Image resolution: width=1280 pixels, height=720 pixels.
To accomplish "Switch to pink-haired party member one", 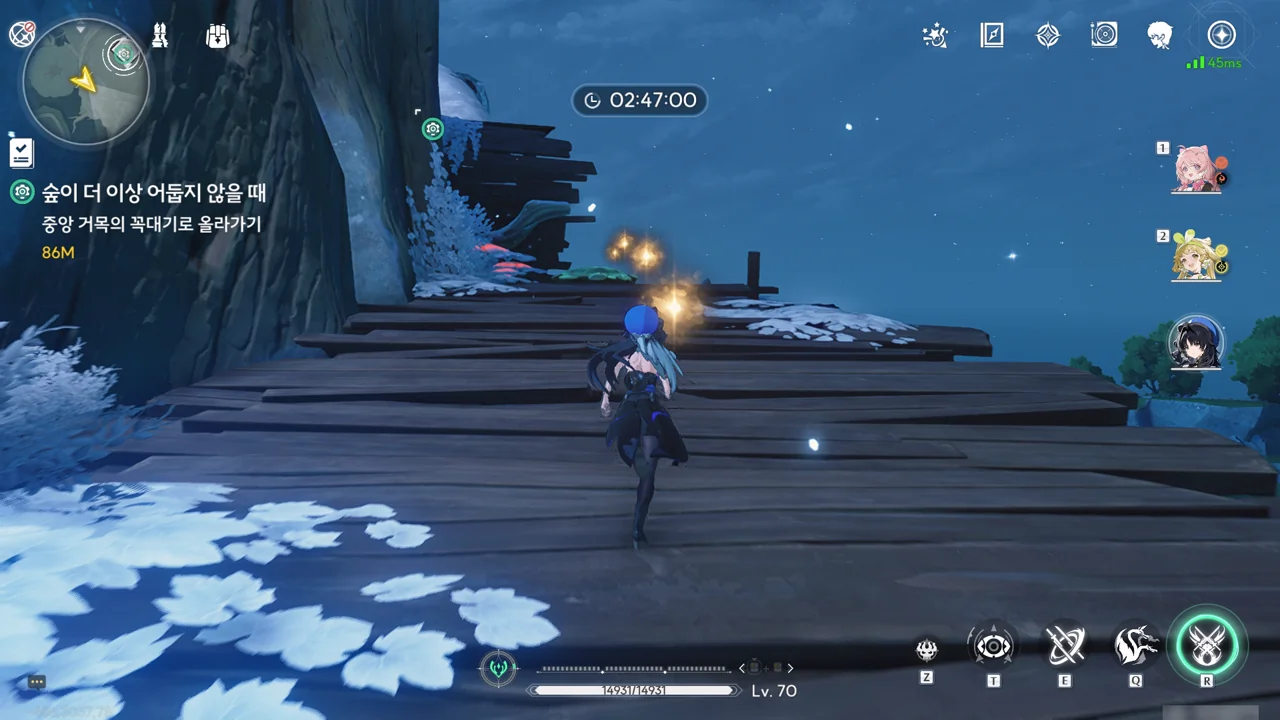I will point(1197,168).
